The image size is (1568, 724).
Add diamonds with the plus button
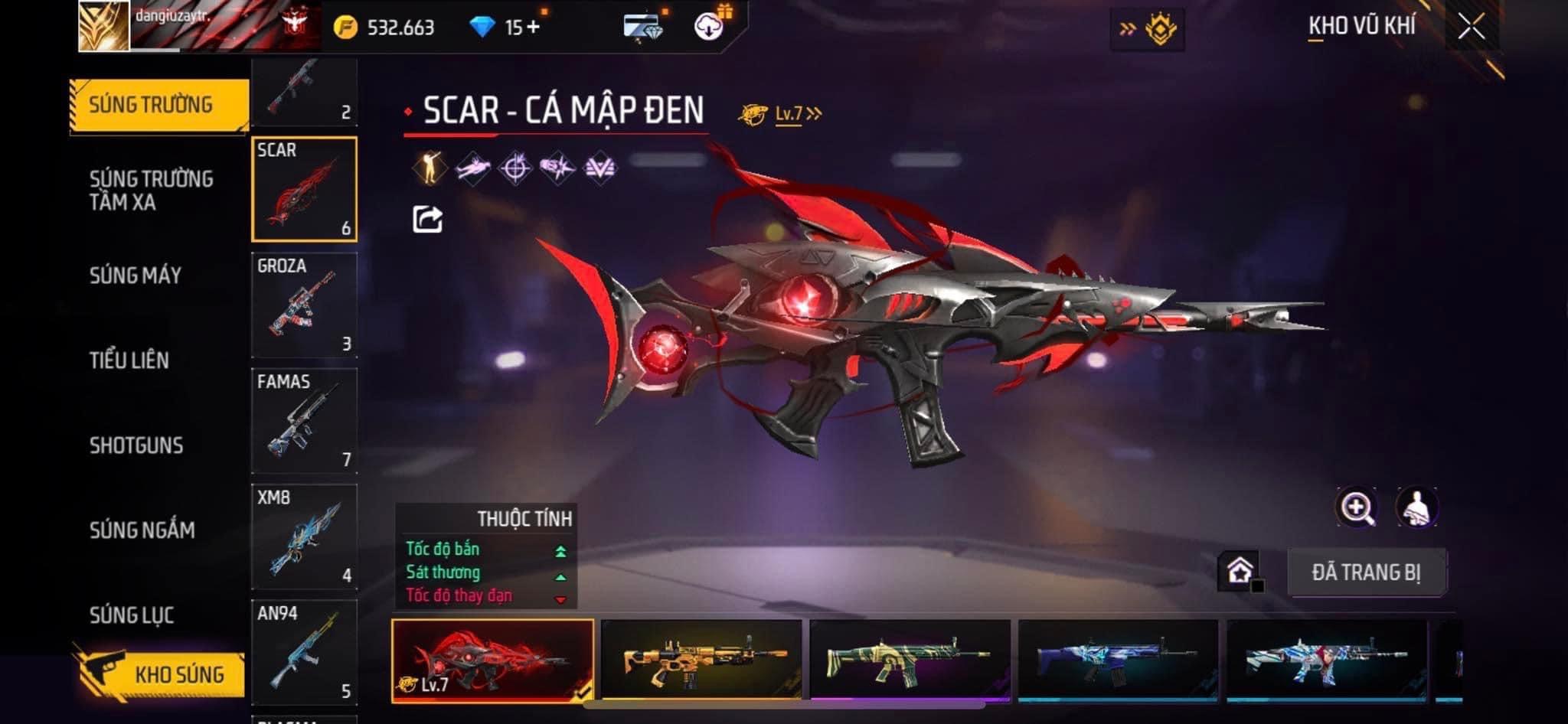coord(533,28)
